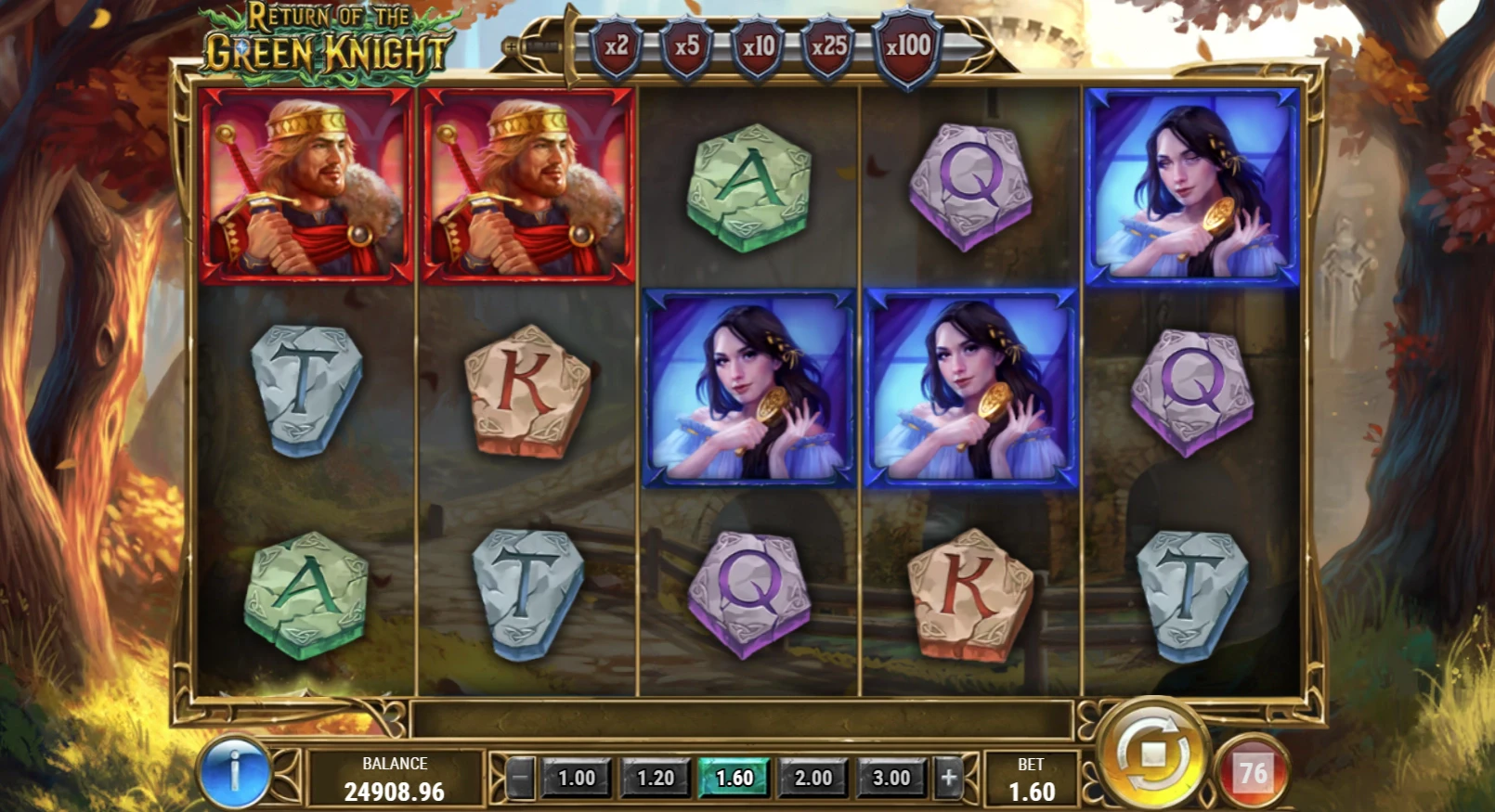
Task: Open the blue info paytable button
Action: (x=234, y=772)
